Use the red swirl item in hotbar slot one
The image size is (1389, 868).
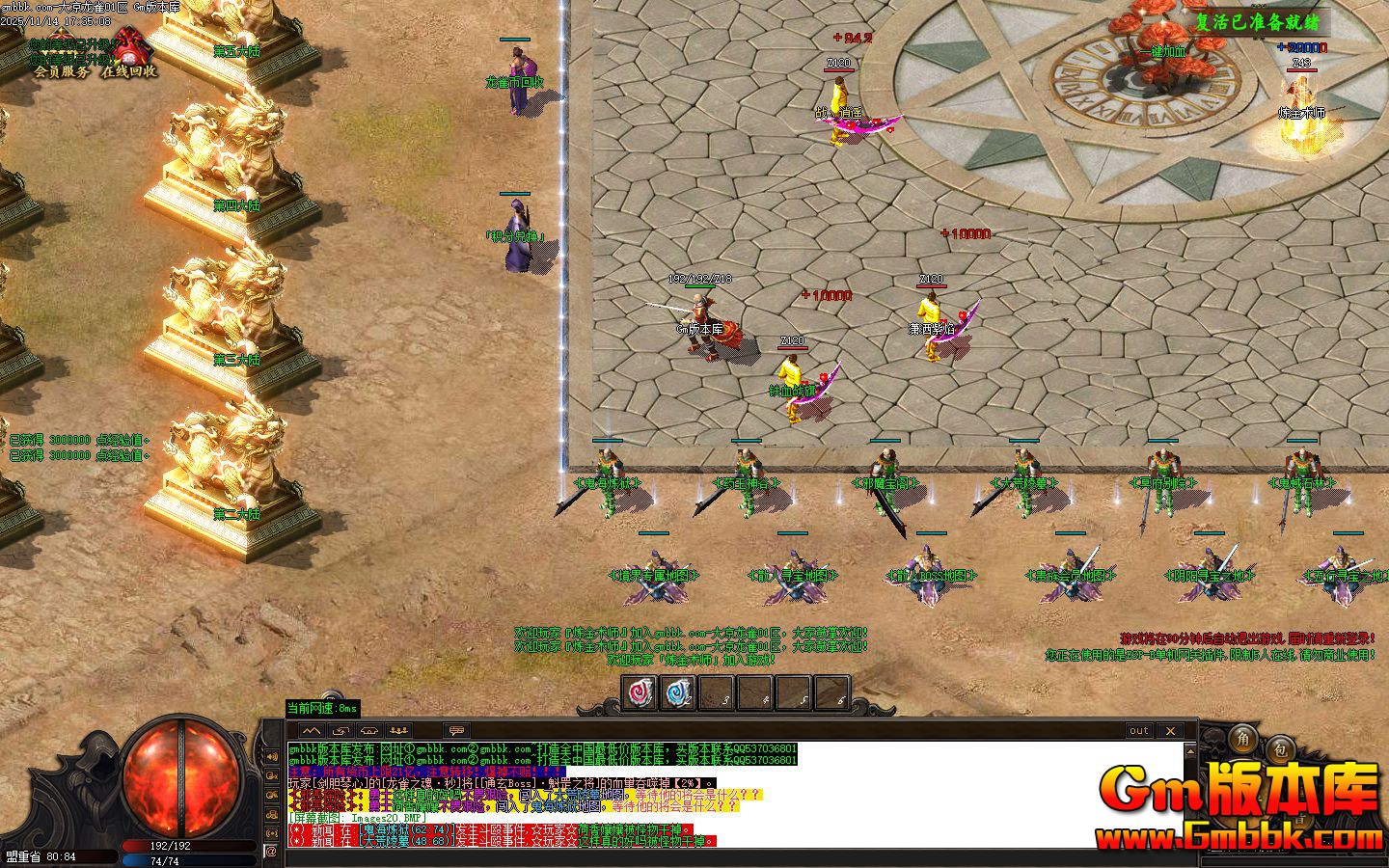pyautogui.click(x=640, y=692)
